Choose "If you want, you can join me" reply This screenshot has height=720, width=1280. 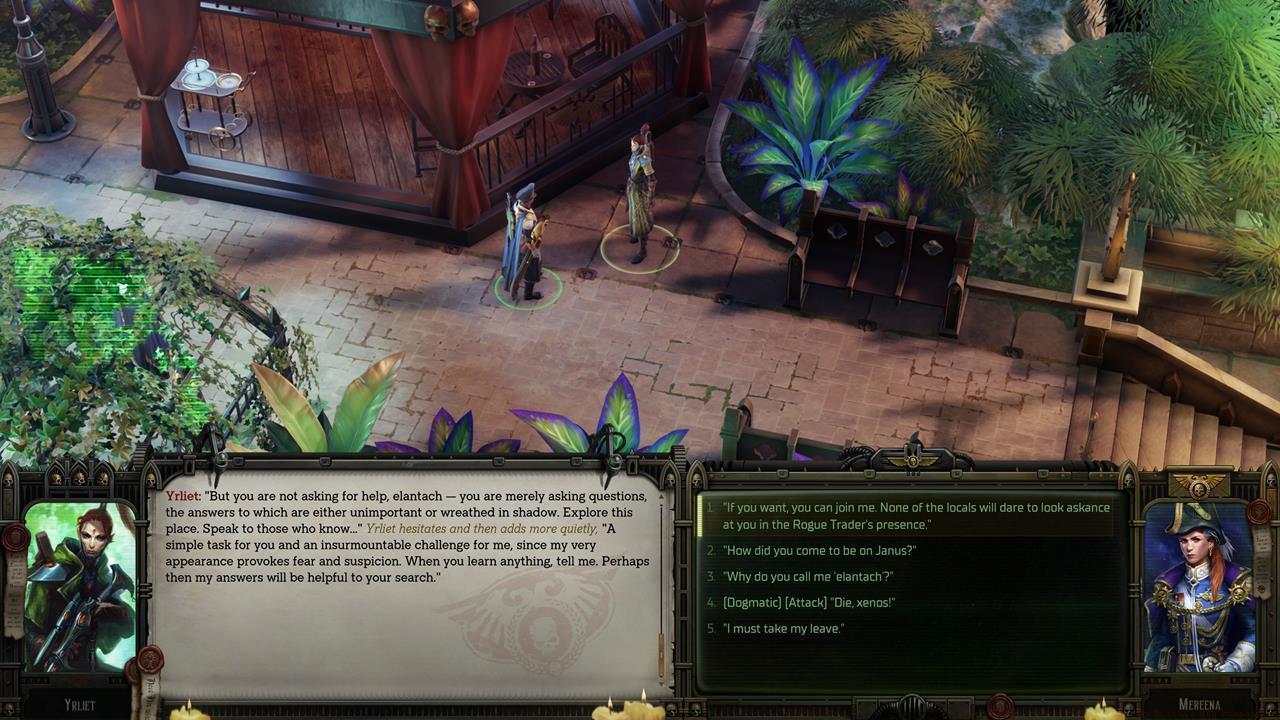click(x=915, y=516)
